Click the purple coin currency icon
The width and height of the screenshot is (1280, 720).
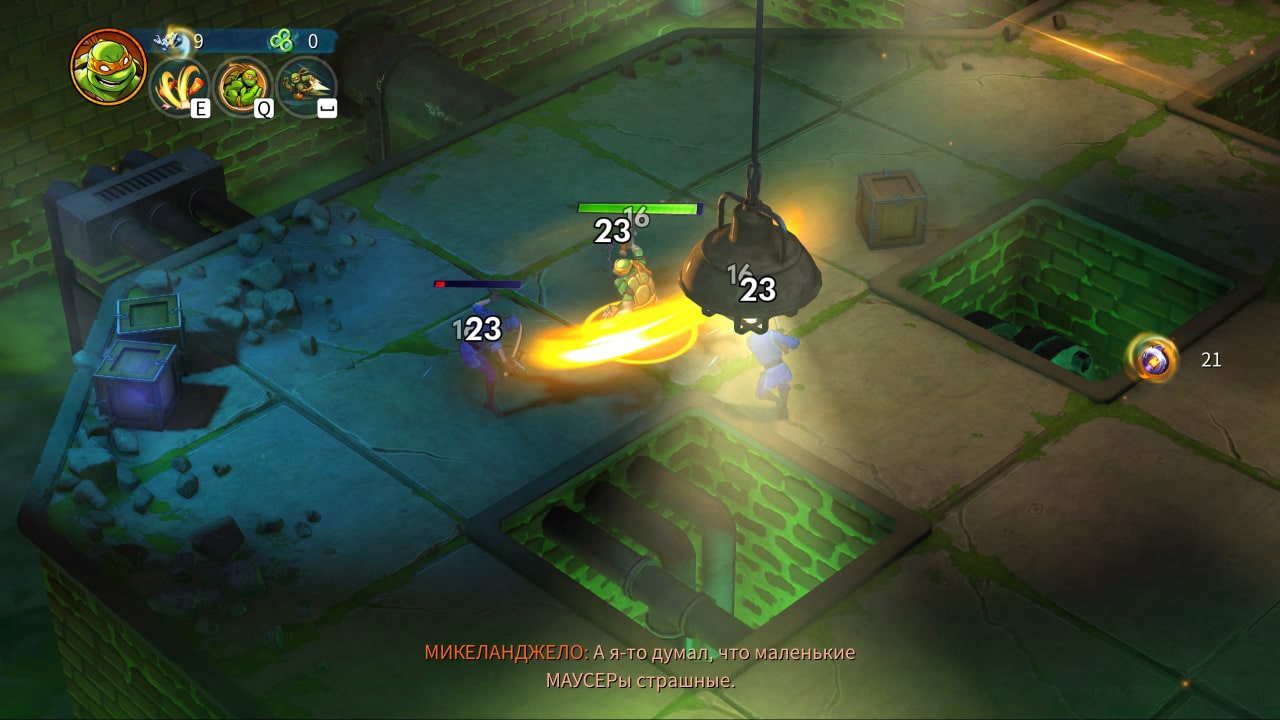coord(1154,359)
